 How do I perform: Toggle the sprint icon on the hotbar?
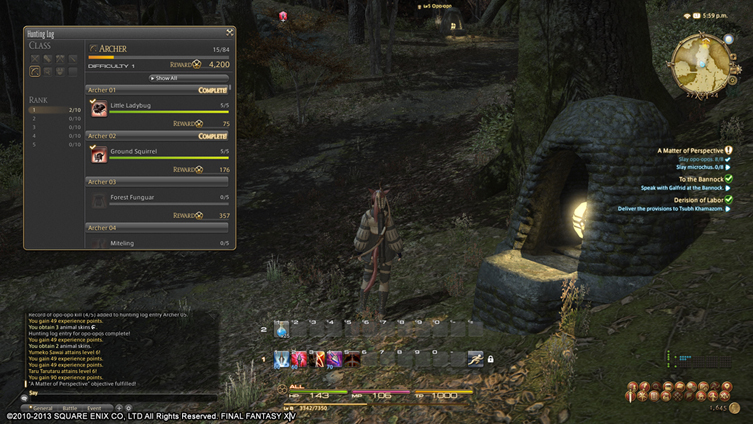tap(476, 358)
